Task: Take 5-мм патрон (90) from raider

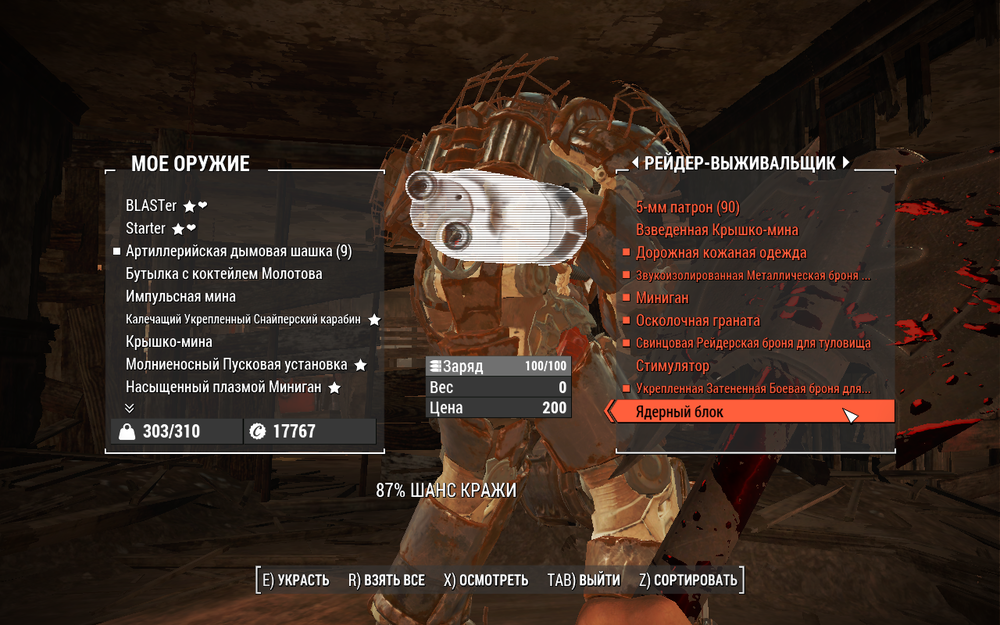Action: coord(688,207)
